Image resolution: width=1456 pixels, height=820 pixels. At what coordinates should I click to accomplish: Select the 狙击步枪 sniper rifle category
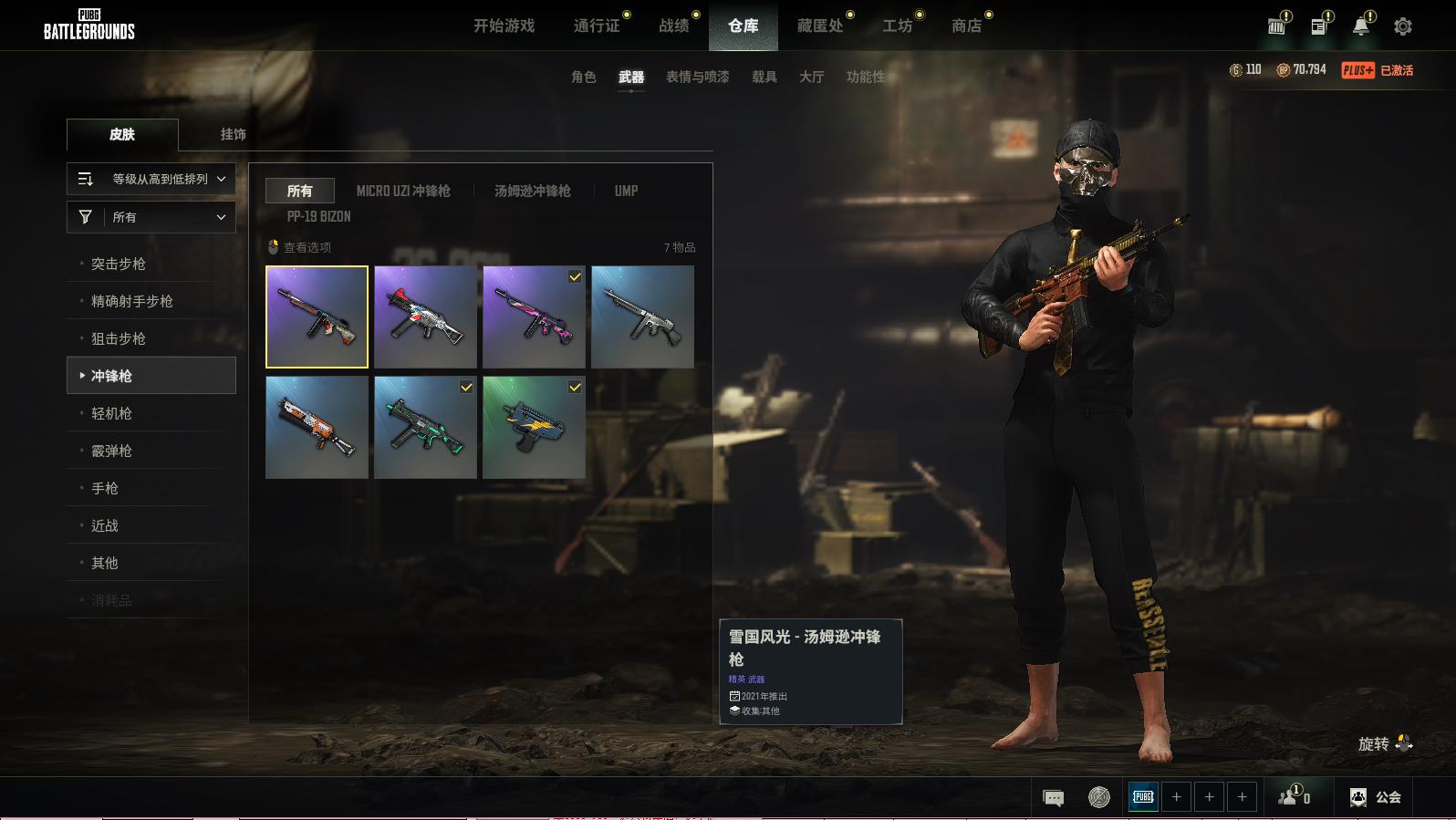(119, 338)
